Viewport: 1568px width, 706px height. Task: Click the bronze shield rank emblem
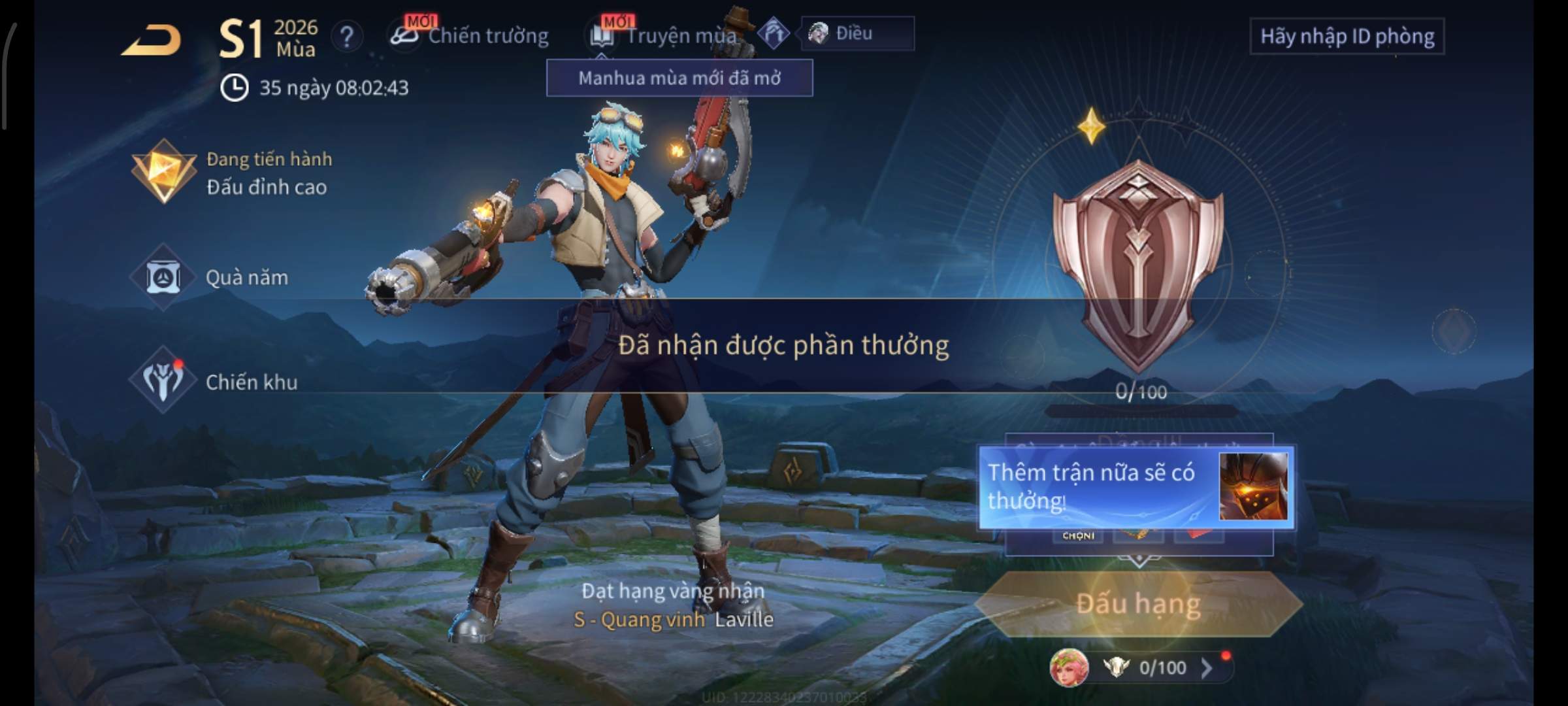click(x=1137, y=261)
